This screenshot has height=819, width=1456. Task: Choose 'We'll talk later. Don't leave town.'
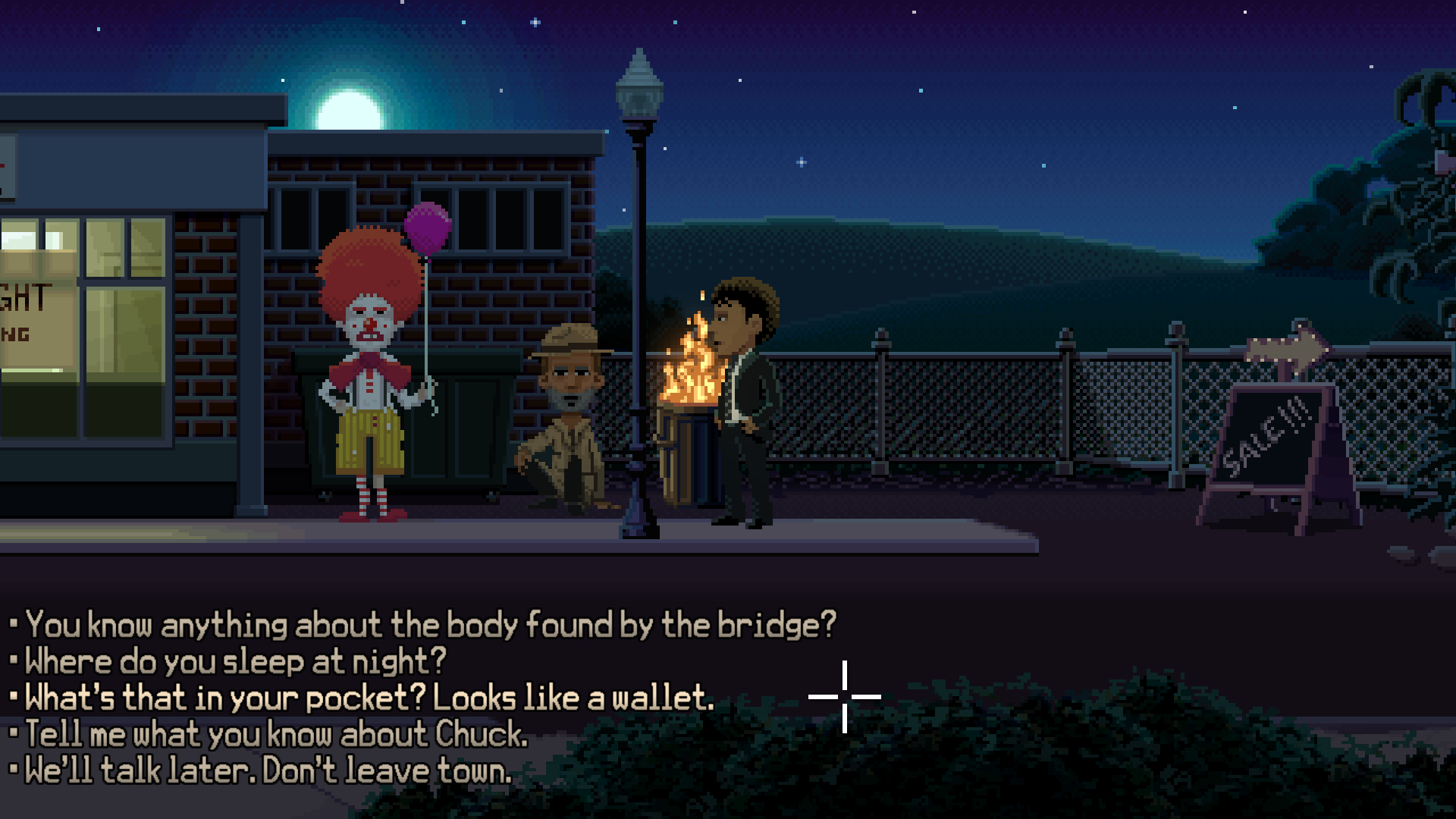click(x=265, y=770)
